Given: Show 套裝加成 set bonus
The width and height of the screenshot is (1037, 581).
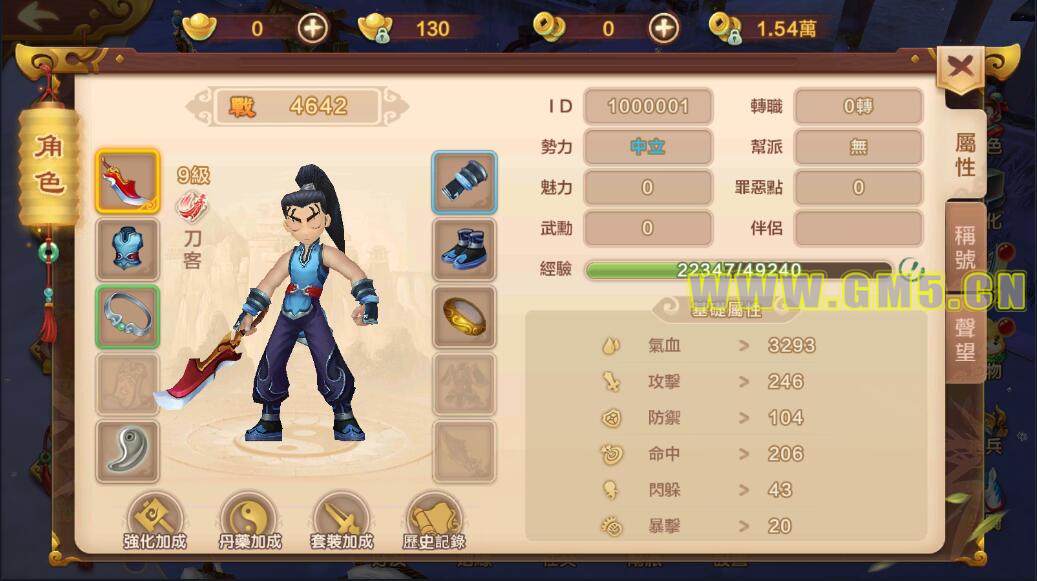Looking at the screenshot, I should click(x=341, y=522).
